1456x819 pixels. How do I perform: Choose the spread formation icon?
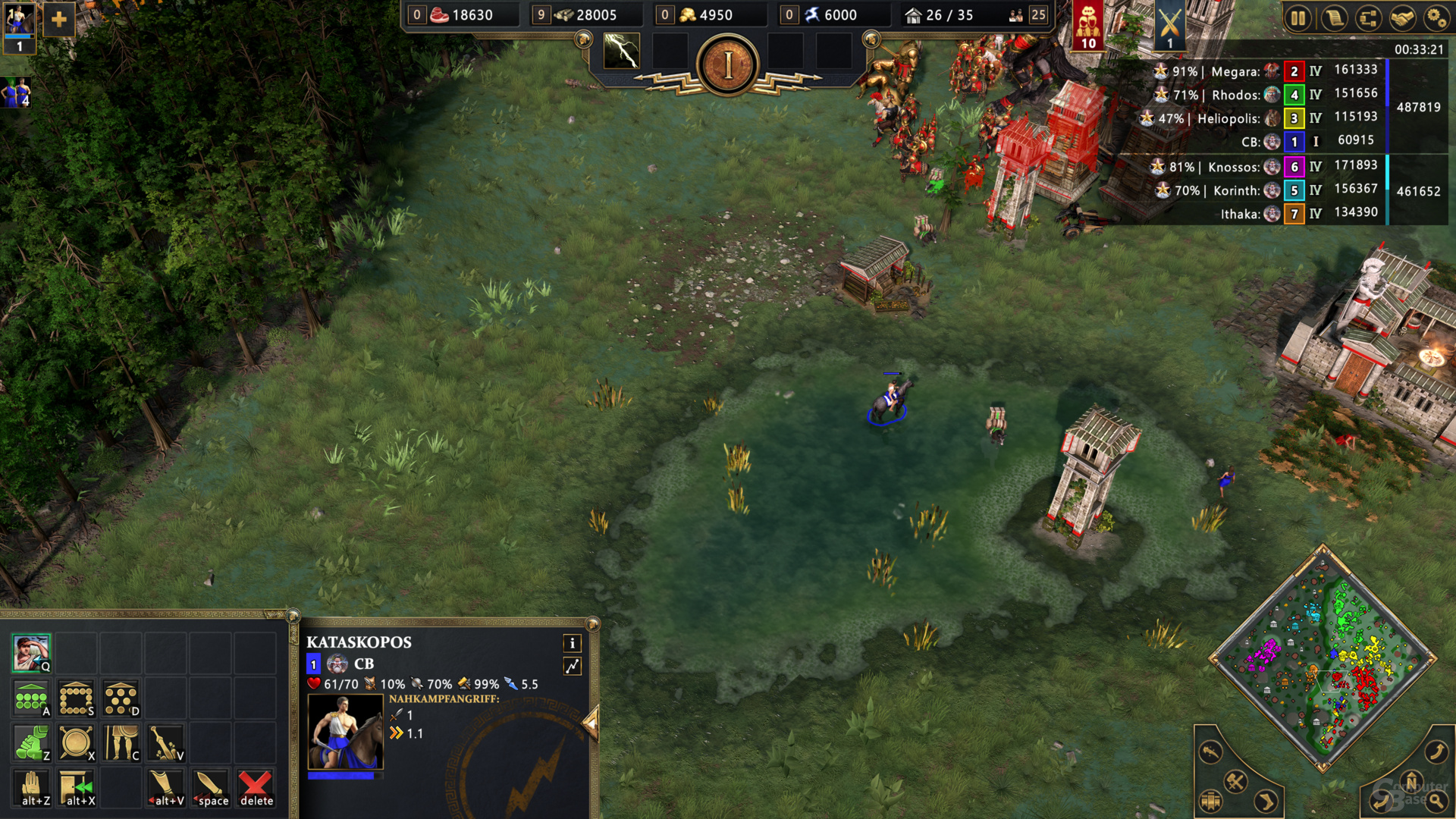point(121,698)
